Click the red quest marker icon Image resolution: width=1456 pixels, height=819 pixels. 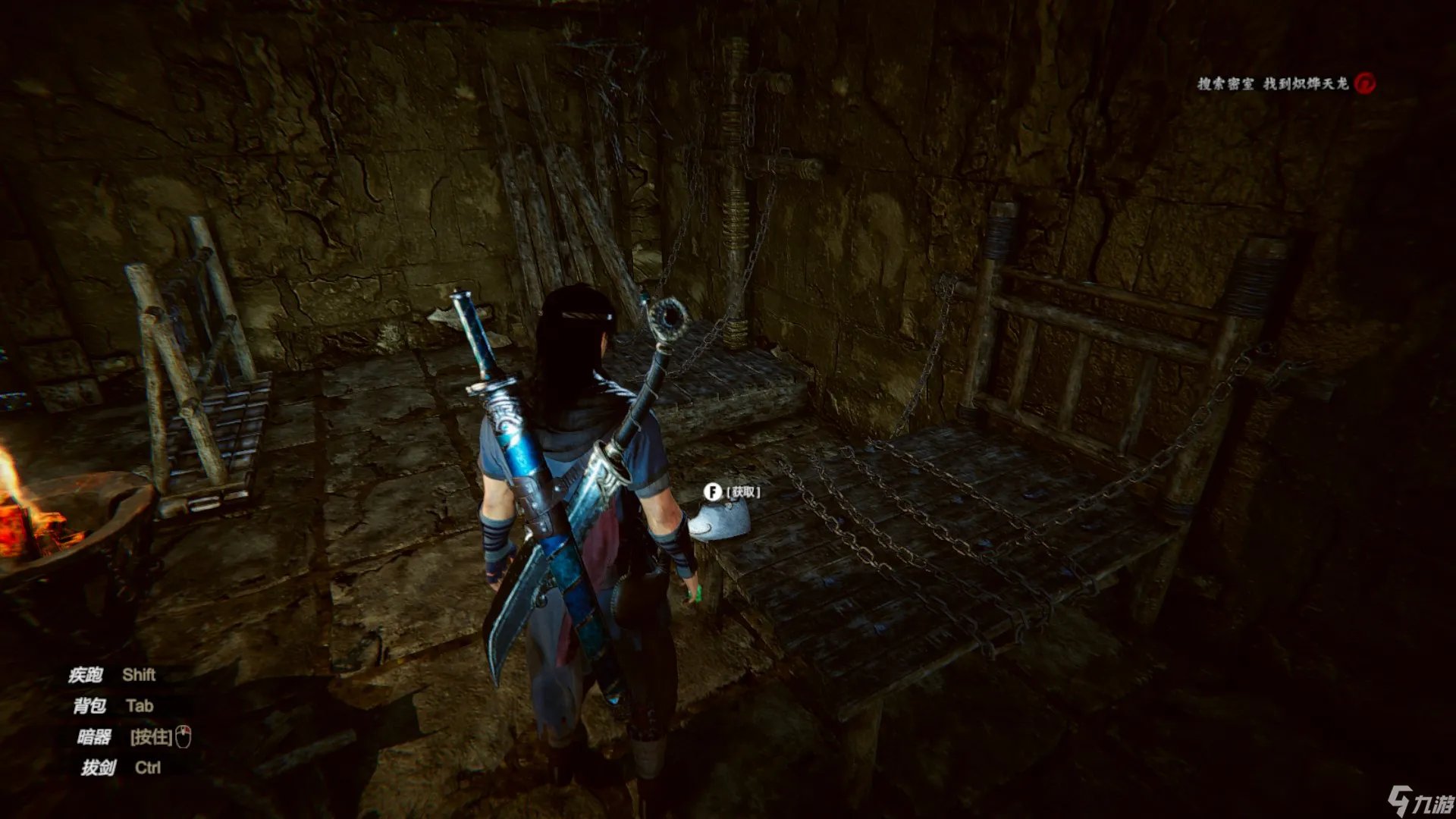point(1365,83)
